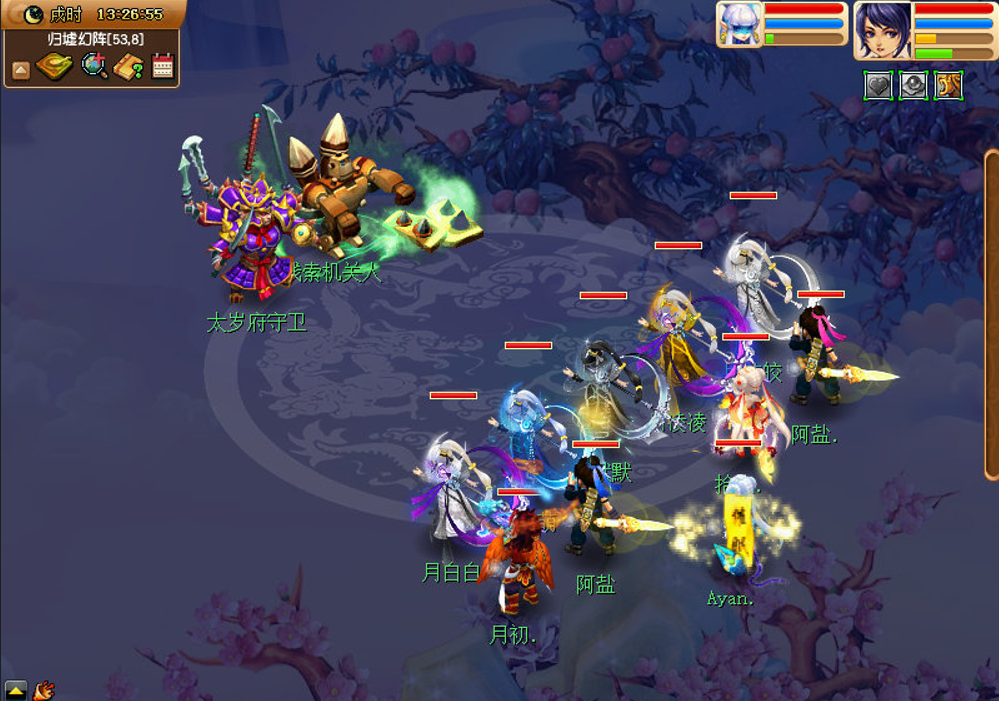Select the purple-haired player portrait
Viewport: 999px width, 701px height.
[x=882, y=29]
